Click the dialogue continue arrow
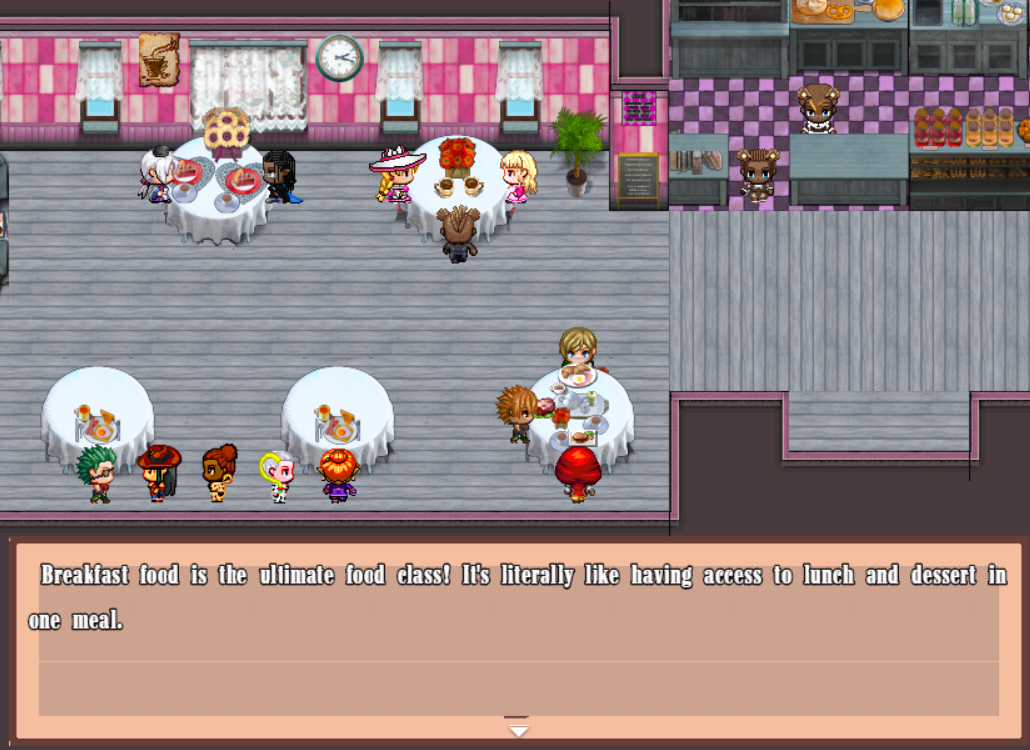 (517, 729)
